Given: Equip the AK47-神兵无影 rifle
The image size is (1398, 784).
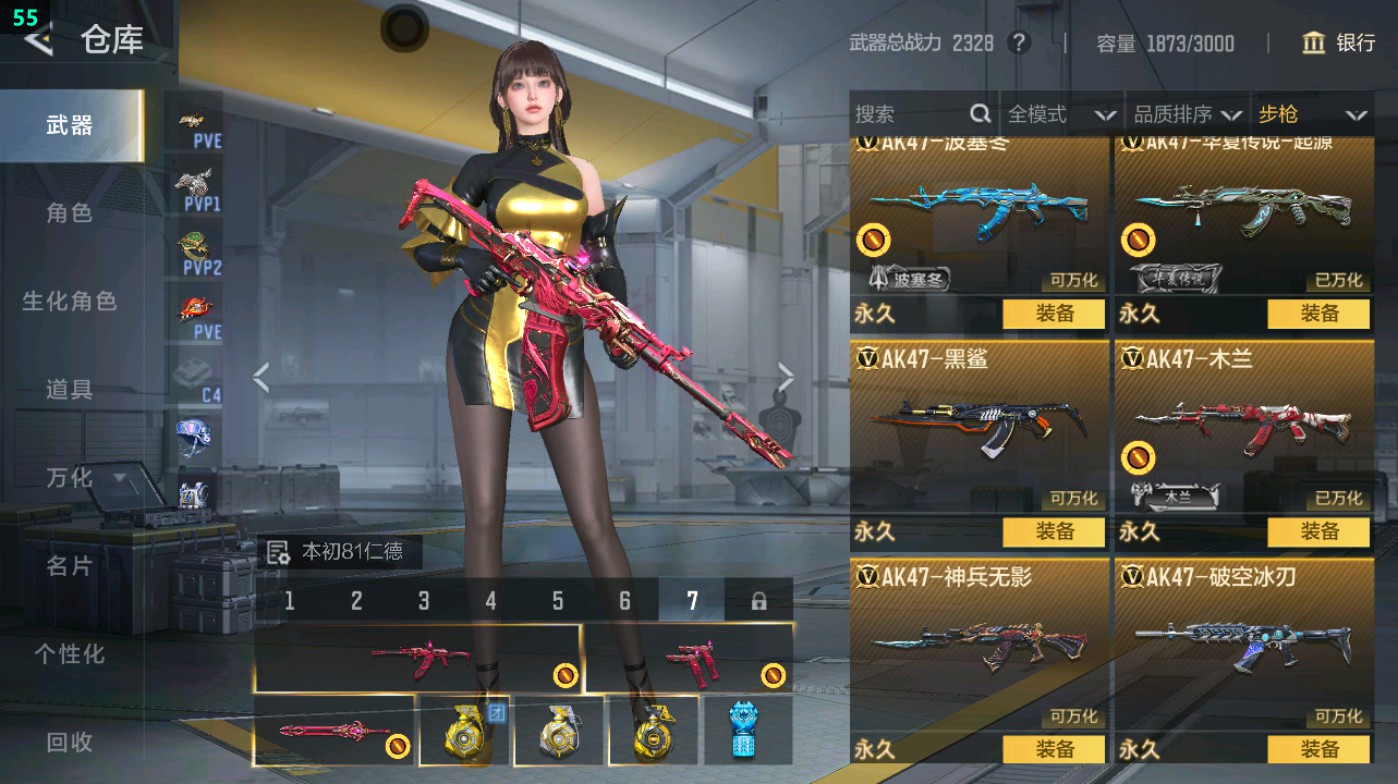Looking at the screenshot, I should click(1054, 749).
